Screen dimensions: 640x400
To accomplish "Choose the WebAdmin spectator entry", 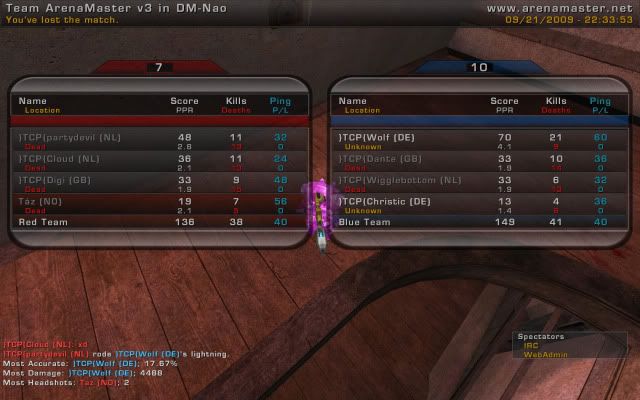I will tap(540, 354).
